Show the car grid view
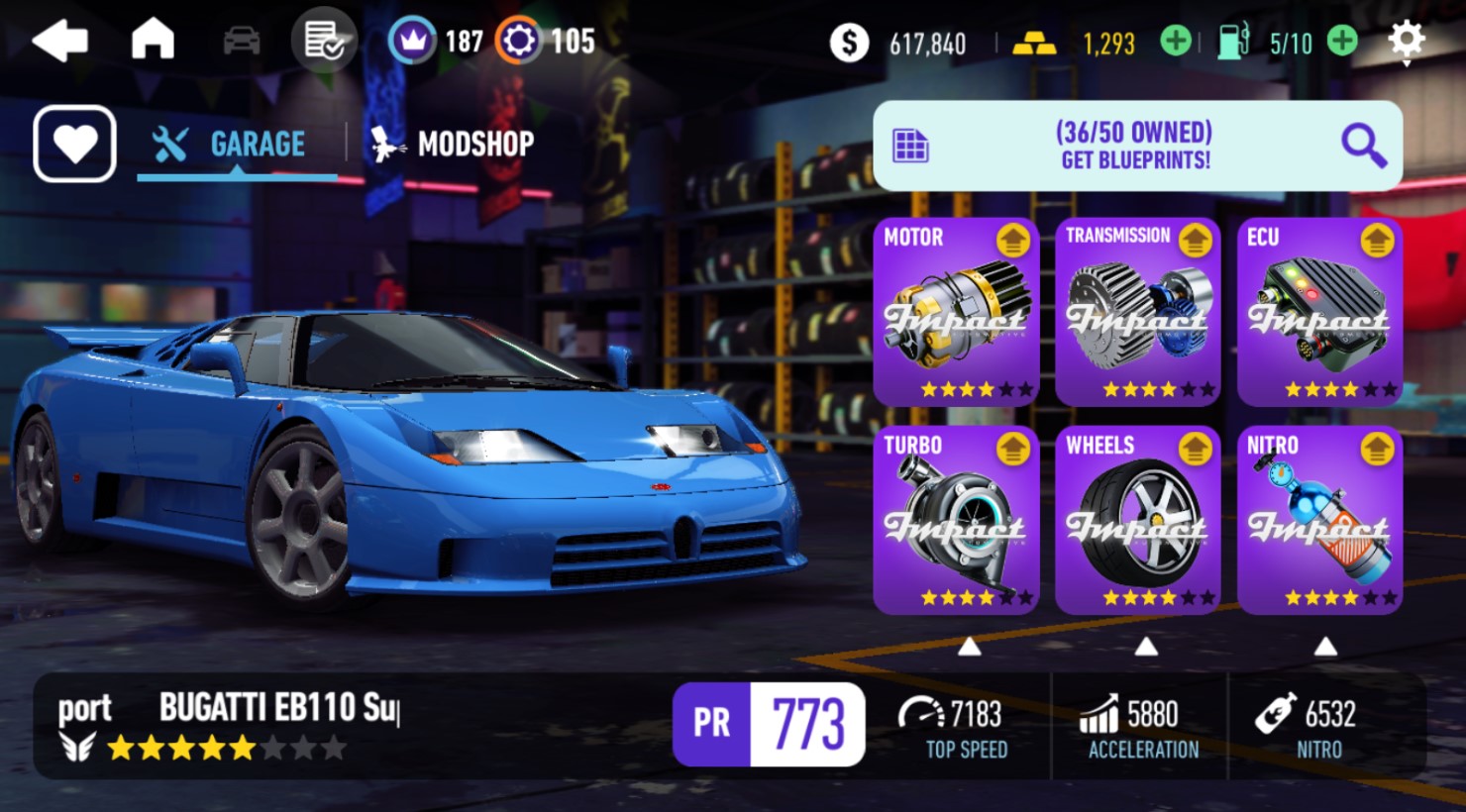 (x=910, y=146)
